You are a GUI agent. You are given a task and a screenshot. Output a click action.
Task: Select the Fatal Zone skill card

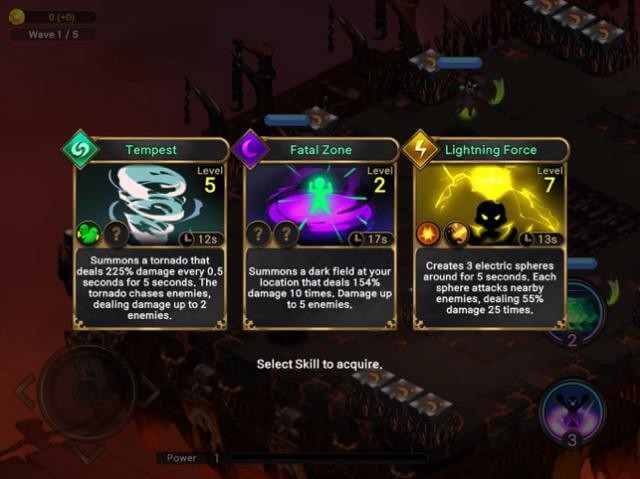pyautogui.click(x=320, y=234)
